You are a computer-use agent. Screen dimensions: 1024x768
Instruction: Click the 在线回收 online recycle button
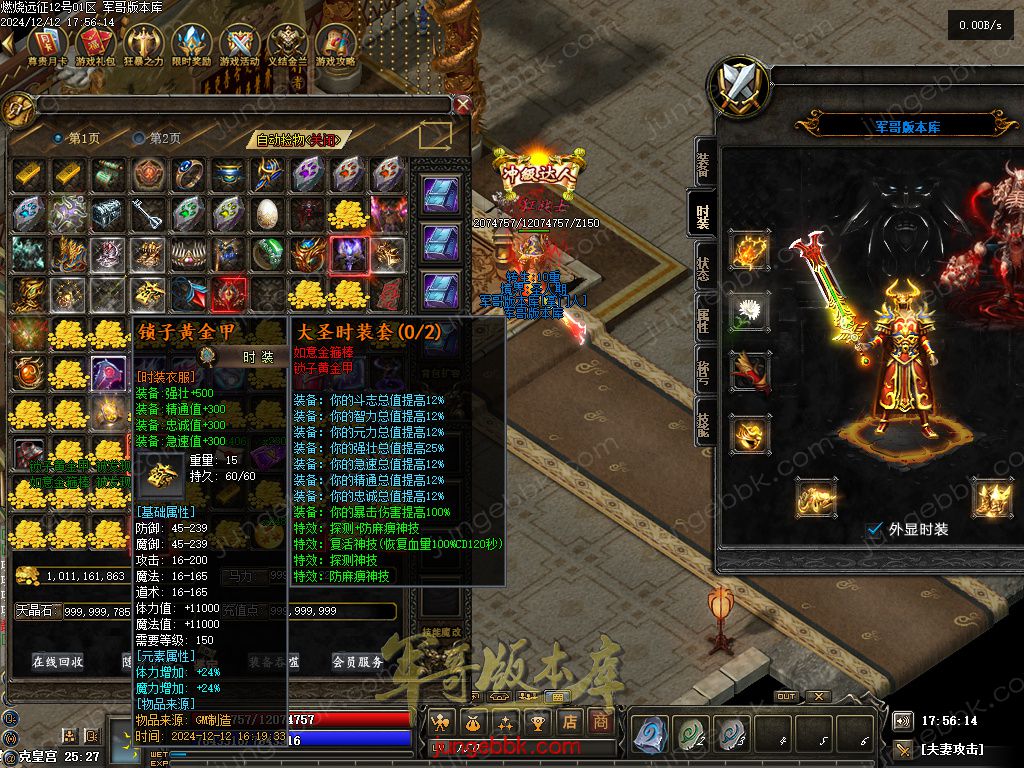tap(58, 661)
